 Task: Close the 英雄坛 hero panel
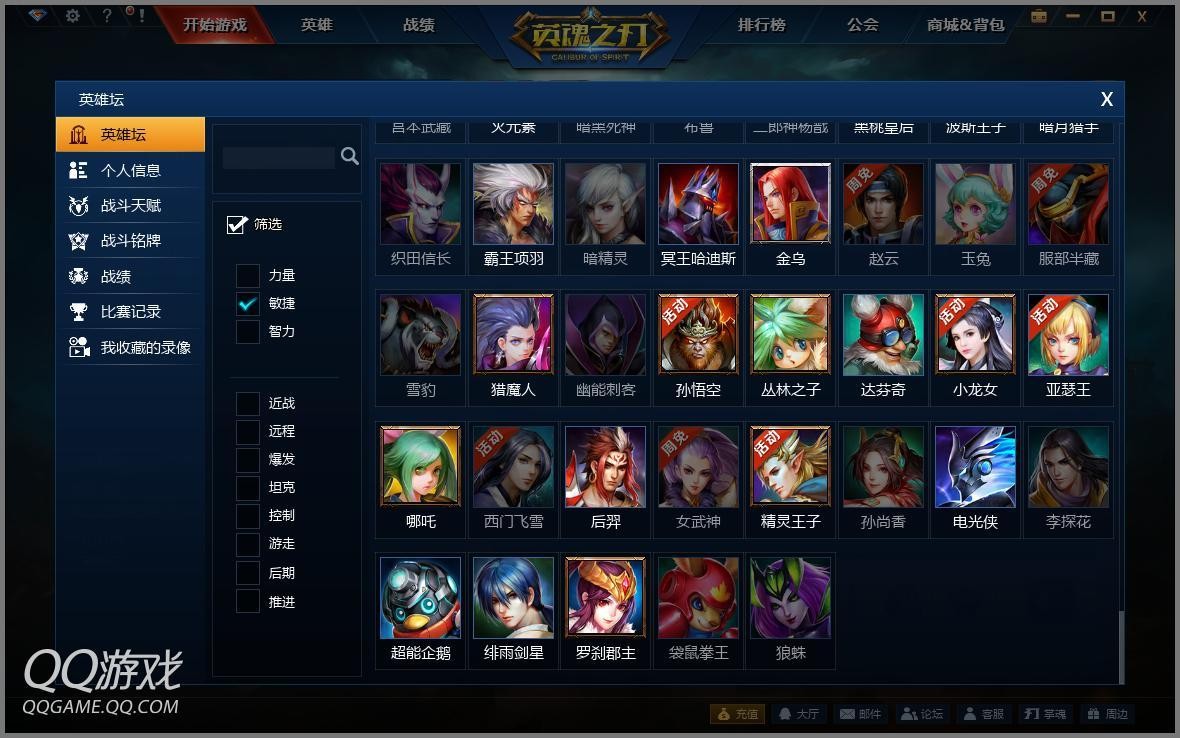[1107, 99]
